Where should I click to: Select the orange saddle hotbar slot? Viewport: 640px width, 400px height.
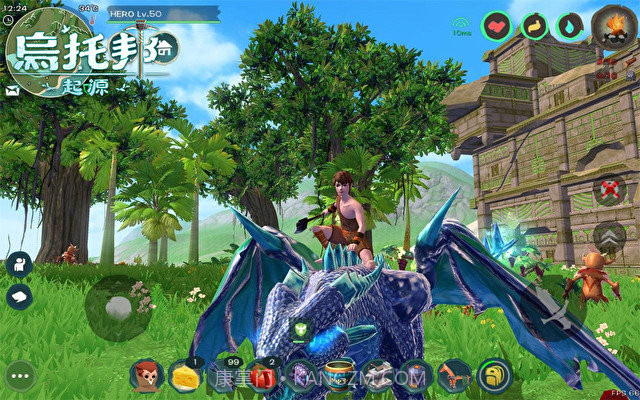[453, 375]
